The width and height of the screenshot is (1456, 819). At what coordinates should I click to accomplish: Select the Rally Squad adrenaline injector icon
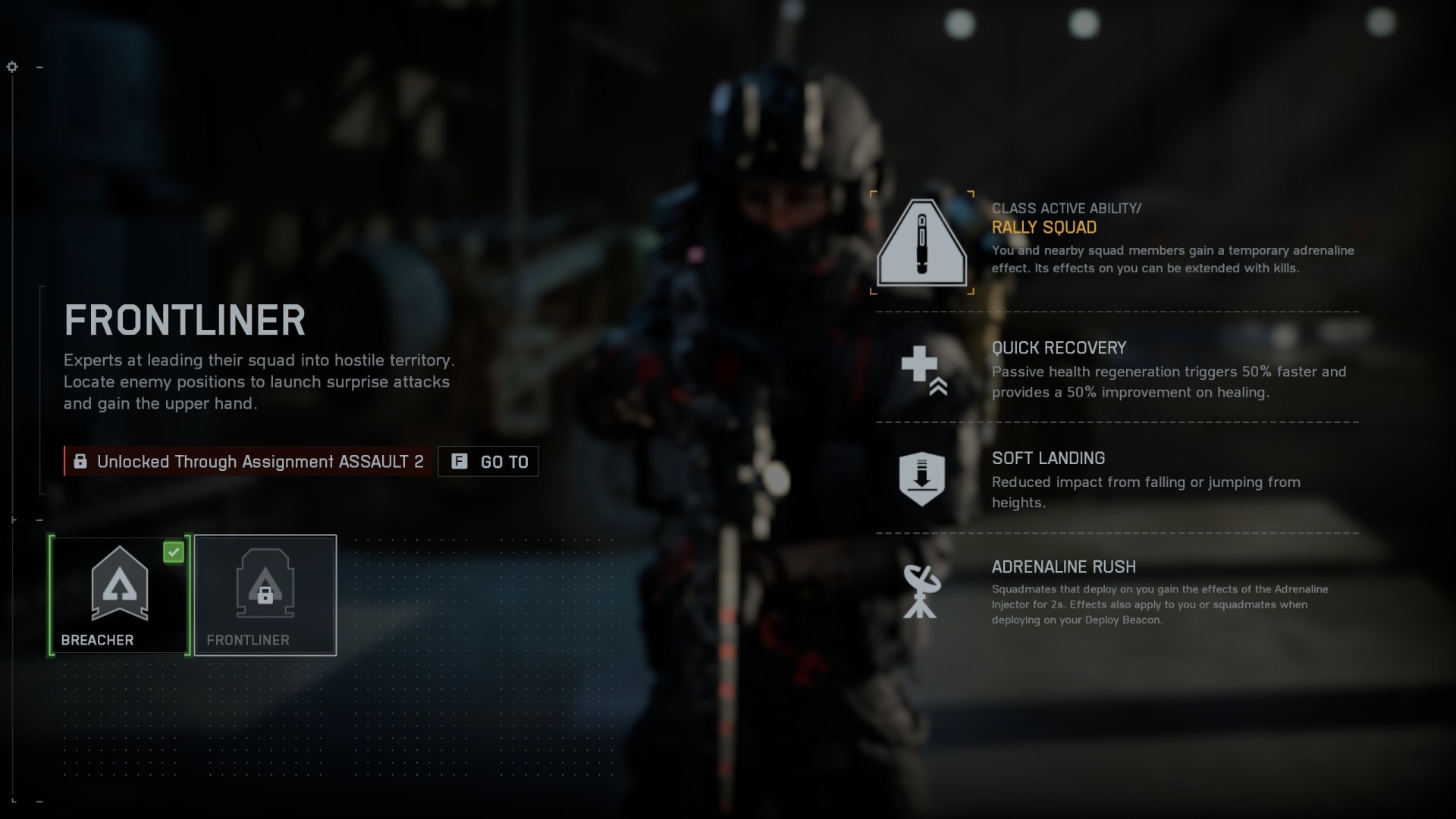[x=921, y=243]
